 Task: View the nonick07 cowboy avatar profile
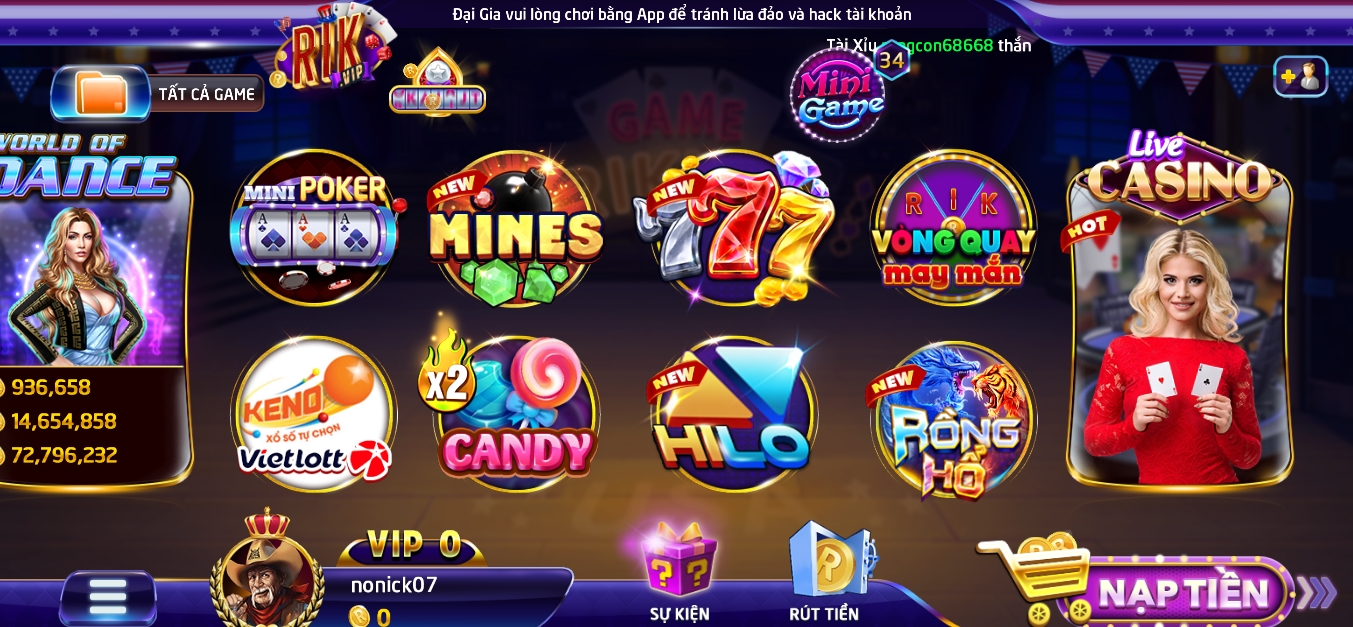[266, 577]
